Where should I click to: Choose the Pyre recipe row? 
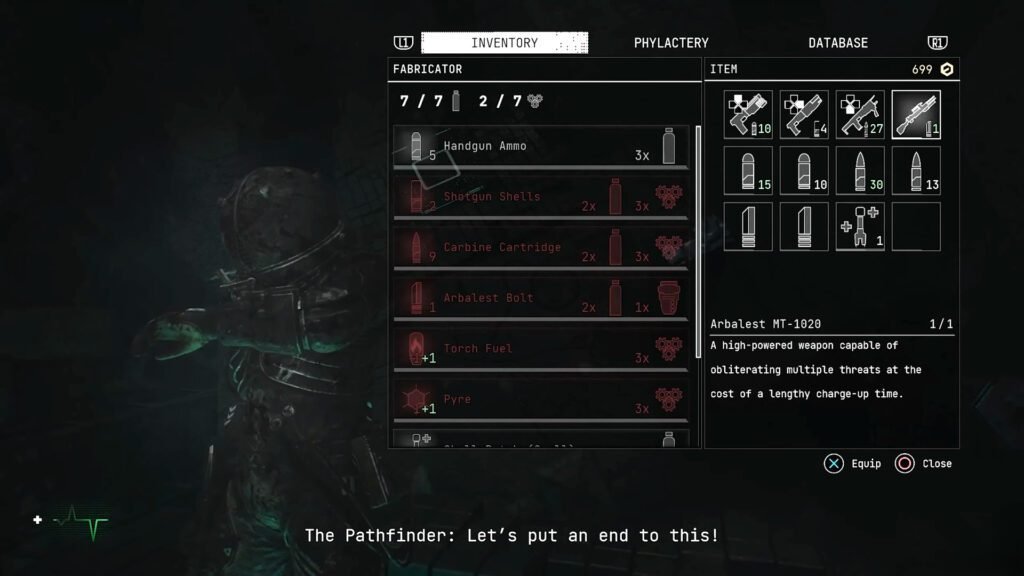(x=541, y=399)
